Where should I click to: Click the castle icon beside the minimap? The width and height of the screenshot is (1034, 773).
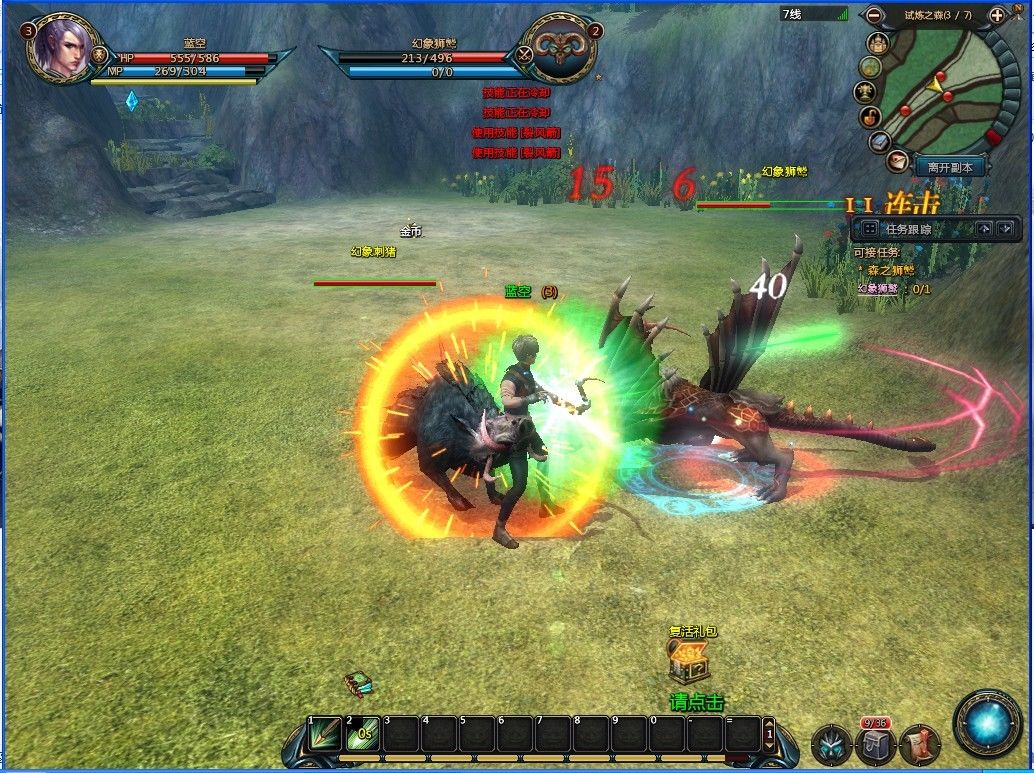[878, 43]
